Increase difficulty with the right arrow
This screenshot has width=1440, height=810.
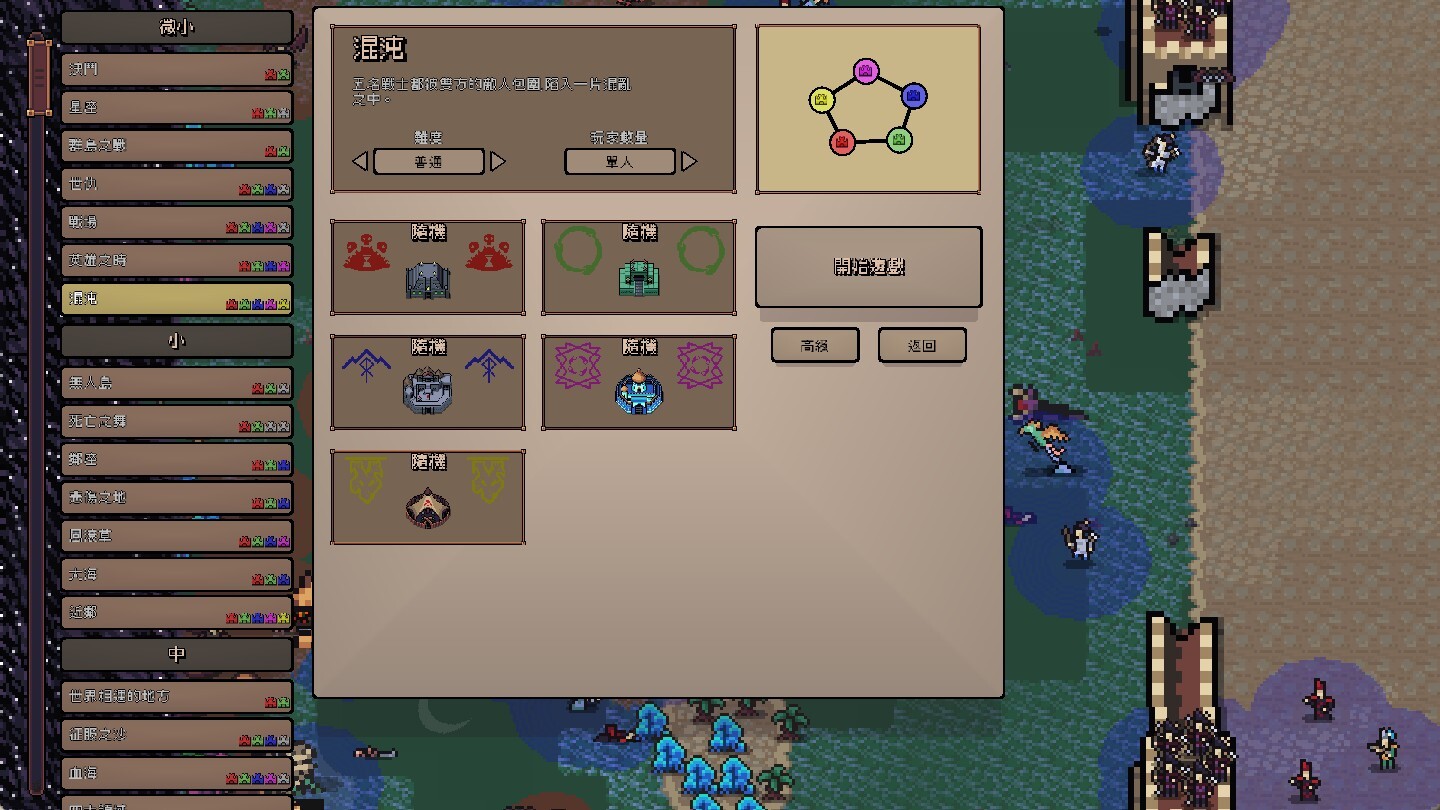(x=497, y=162)
